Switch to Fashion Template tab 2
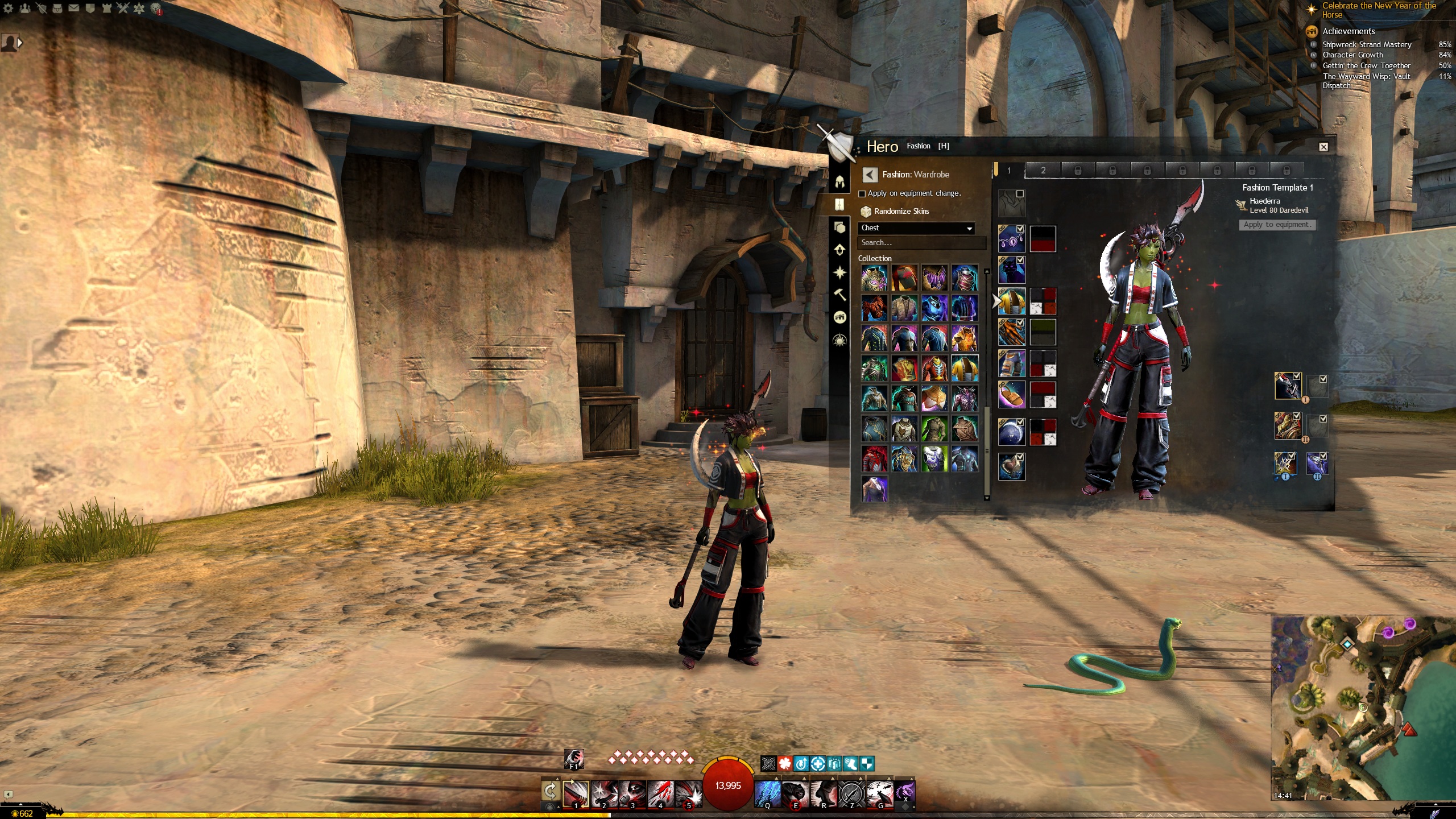The width and height of the screenshot is (1456, 819). coord(1044,170)
